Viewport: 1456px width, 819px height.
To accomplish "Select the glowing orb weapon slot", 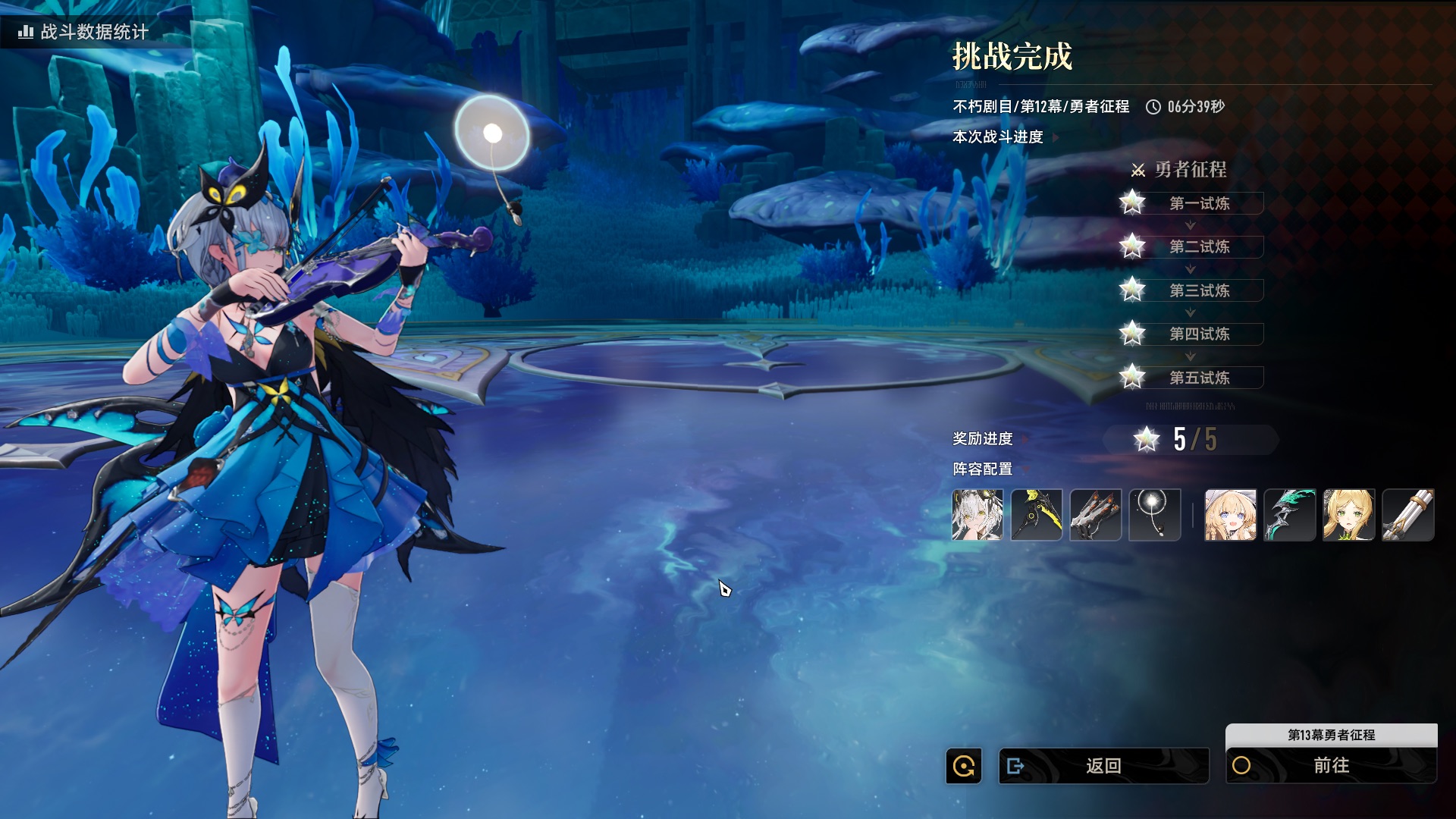I will click(1155, 515).
